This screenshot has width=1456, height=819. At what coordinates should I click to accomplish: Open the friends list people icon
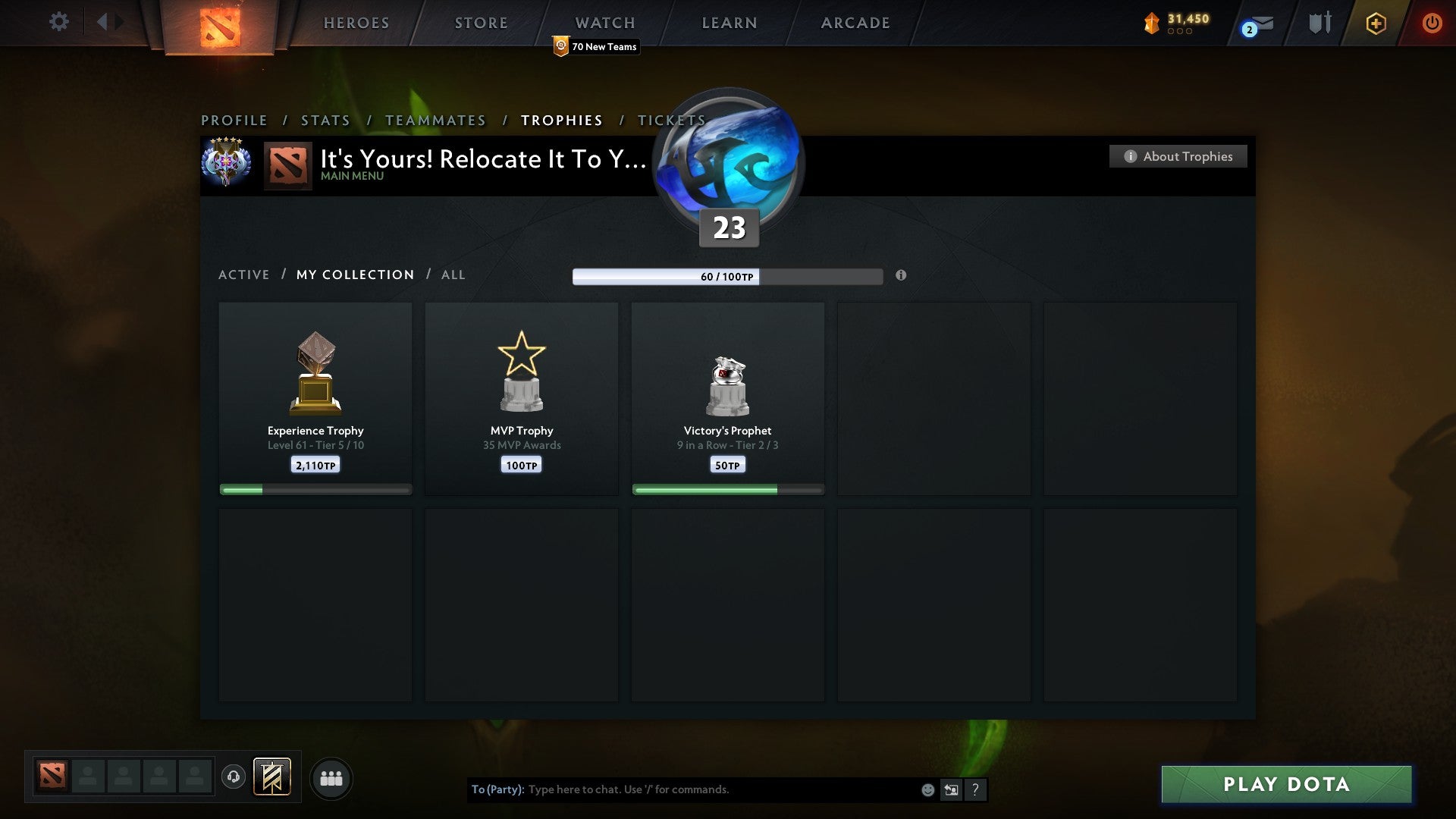coord(331,778)
